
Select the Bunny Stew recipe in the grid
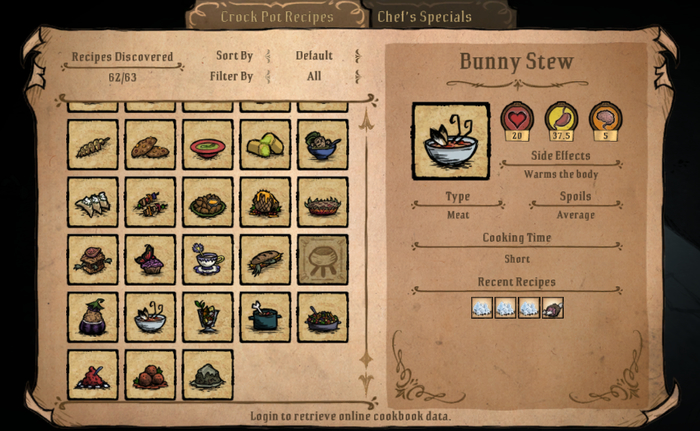point(150,317)
